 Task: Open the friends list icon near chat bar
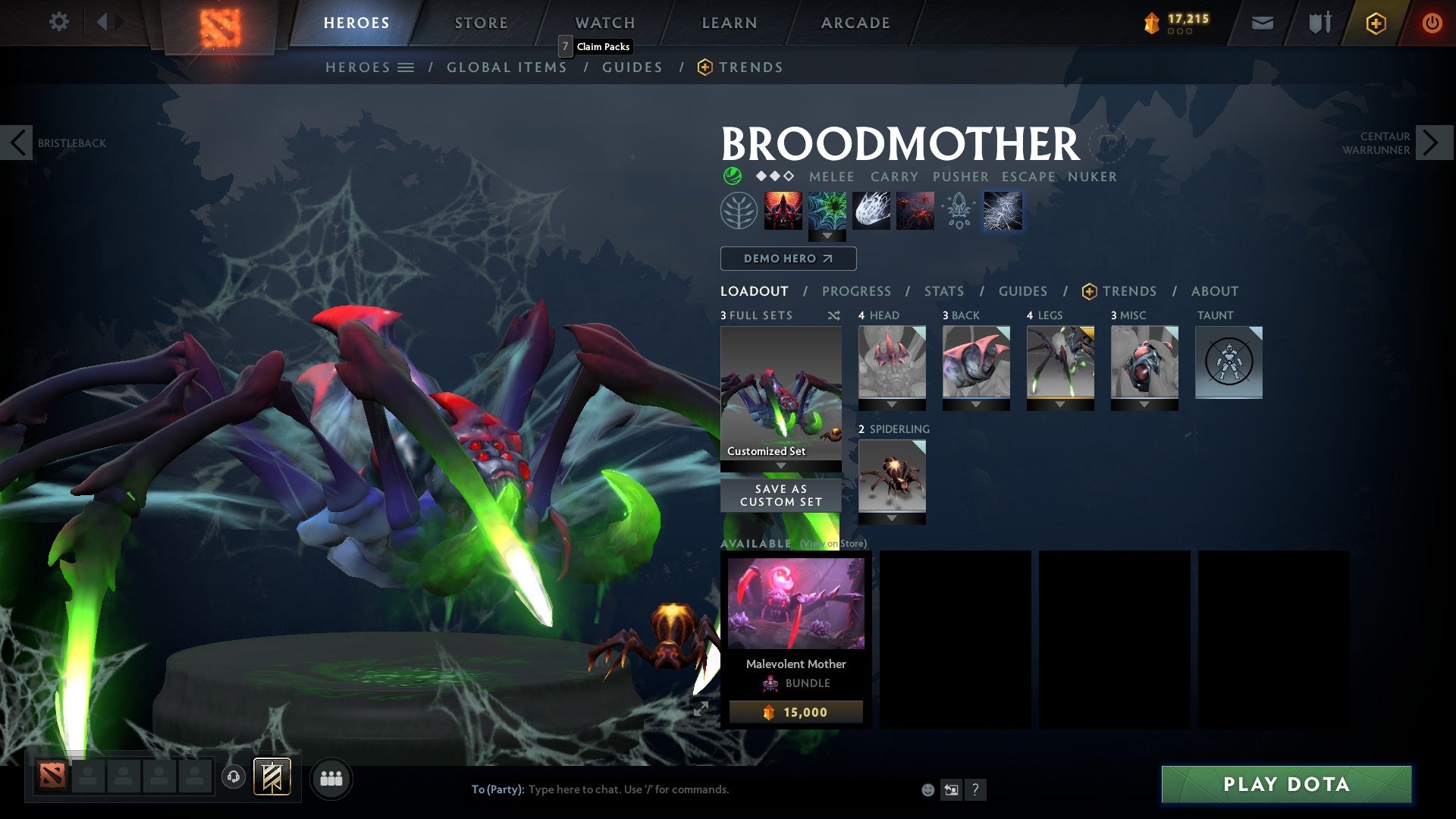(x=331, y=778)
